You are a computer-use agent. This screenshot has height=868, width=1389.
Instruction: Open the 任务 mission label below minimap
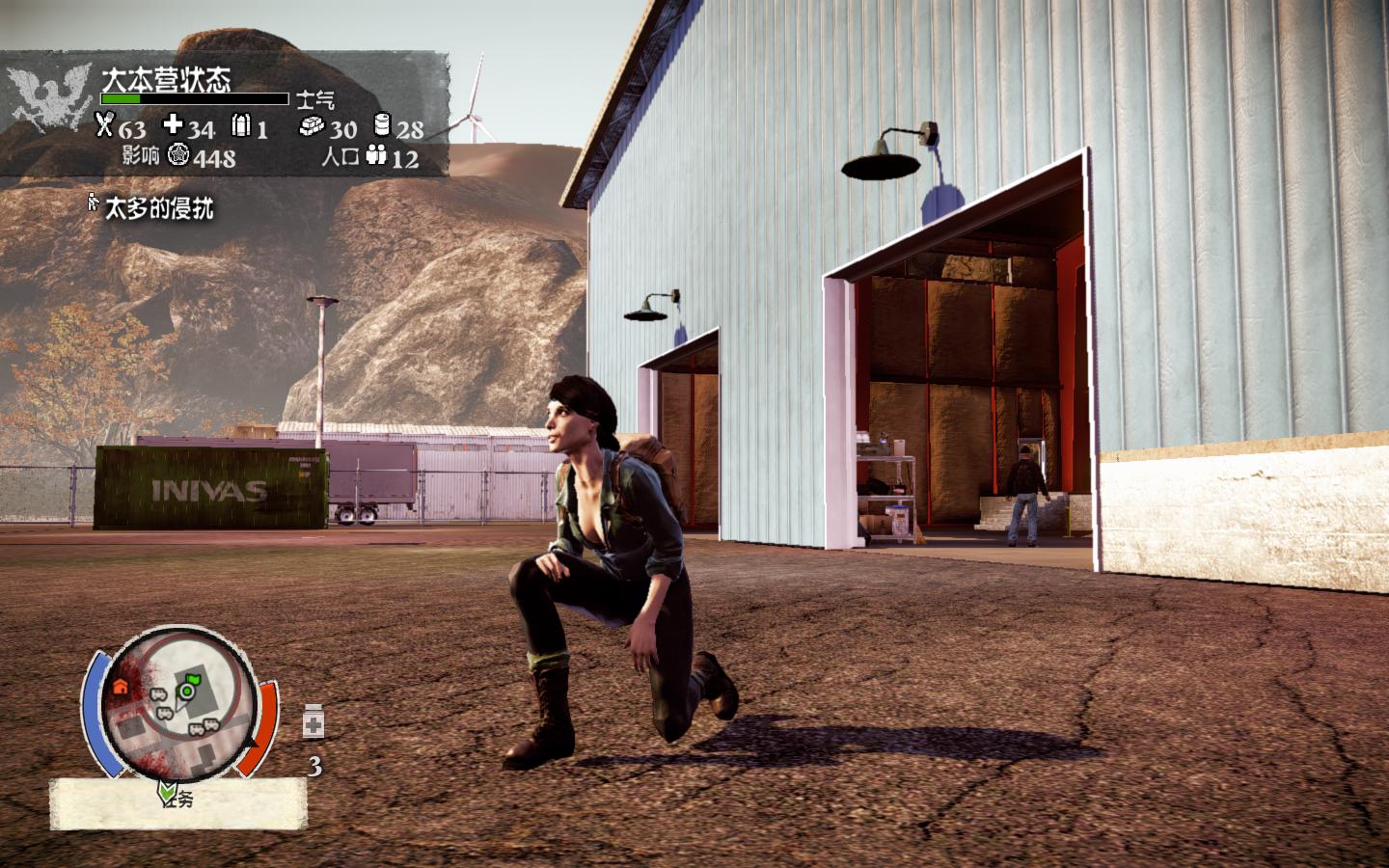point(178,798)
